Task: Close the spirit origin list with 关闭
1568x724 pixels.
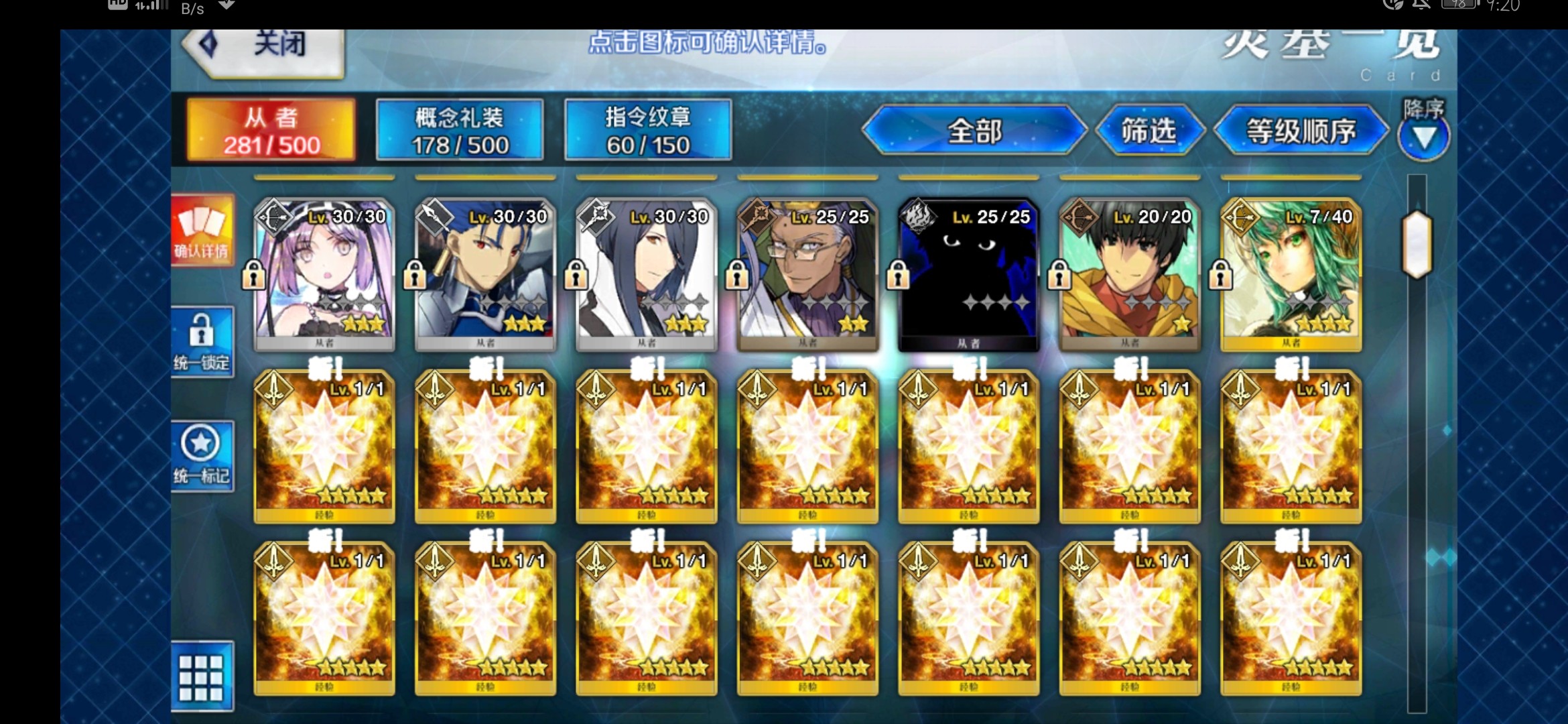Action: point(265,46)
